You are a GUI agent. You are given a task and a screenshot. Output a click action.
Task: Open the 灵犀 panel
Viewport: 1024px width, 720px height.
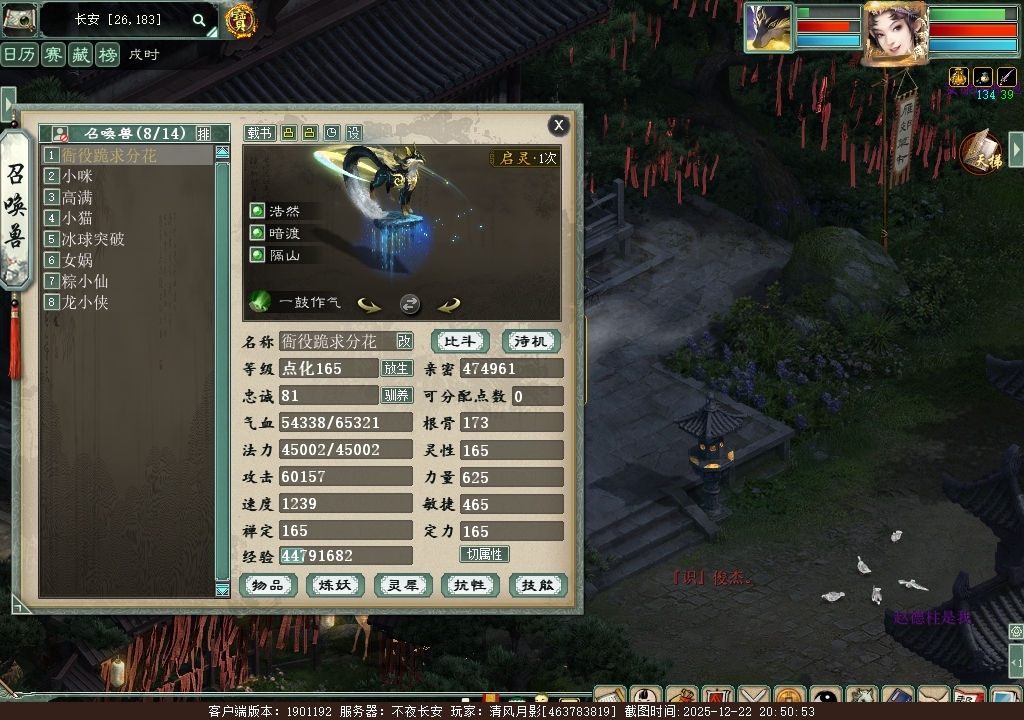tap(403, 585)
